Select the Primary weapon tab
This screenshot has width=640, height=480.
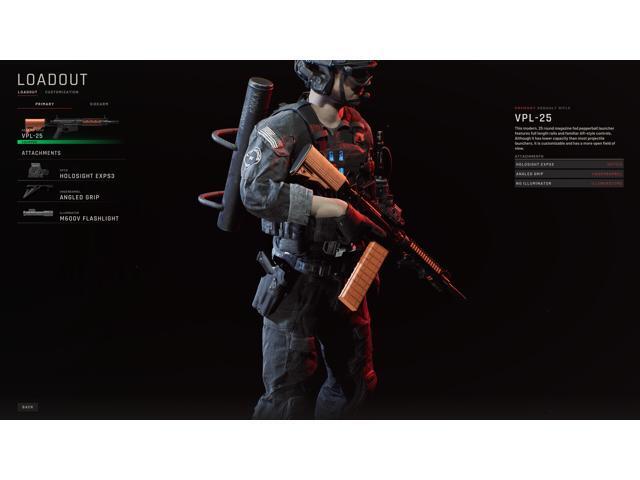coord(44,104)
